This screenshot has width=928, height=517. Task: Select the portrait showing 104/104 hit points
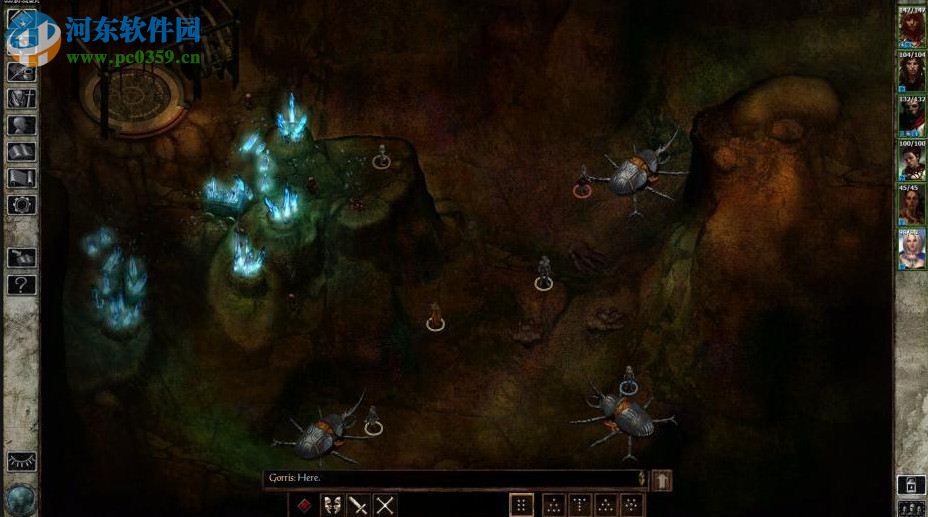[x=911, y=72]
